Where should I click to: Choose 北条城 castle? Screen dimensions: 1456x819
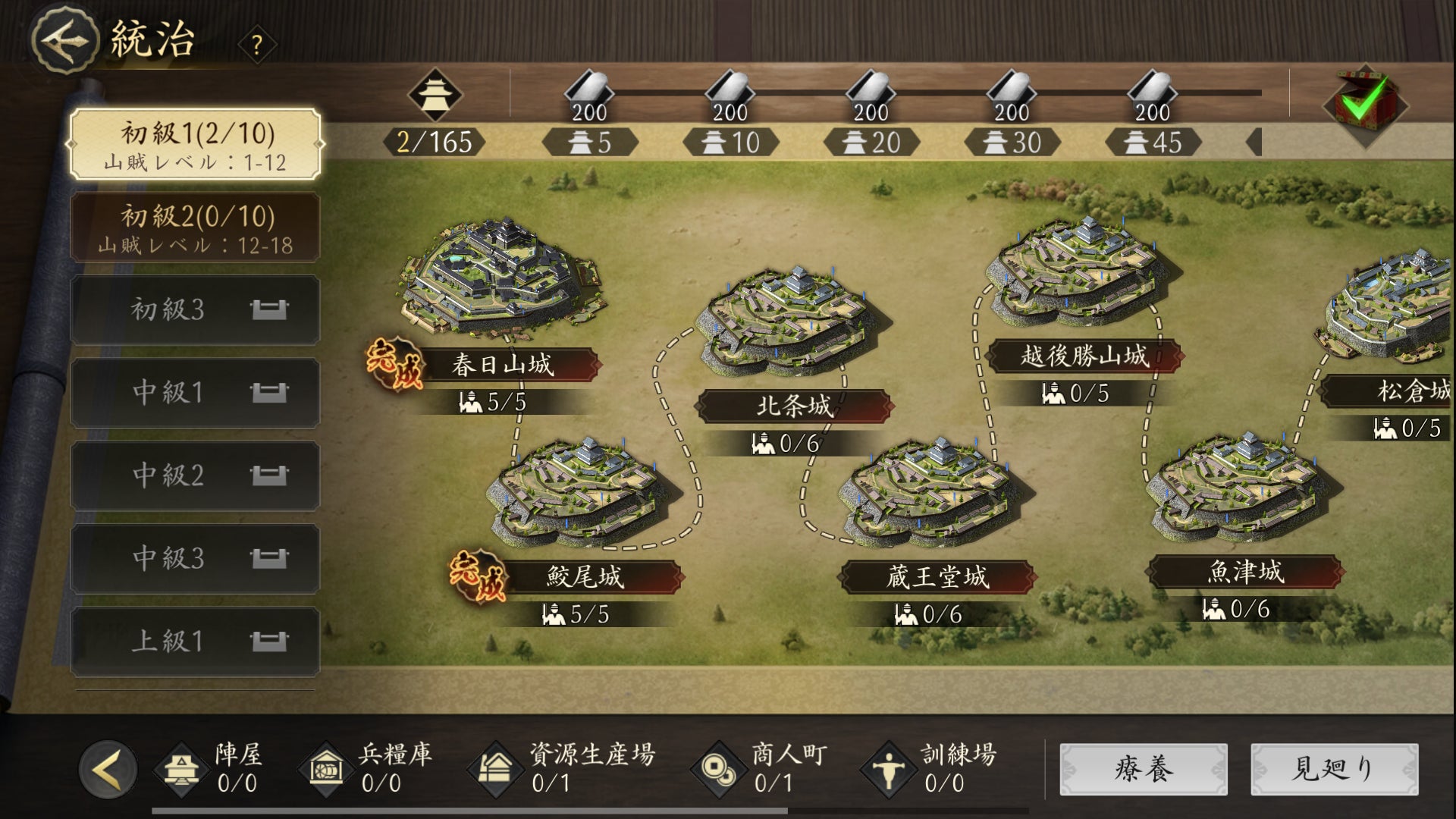coord(792,326)
